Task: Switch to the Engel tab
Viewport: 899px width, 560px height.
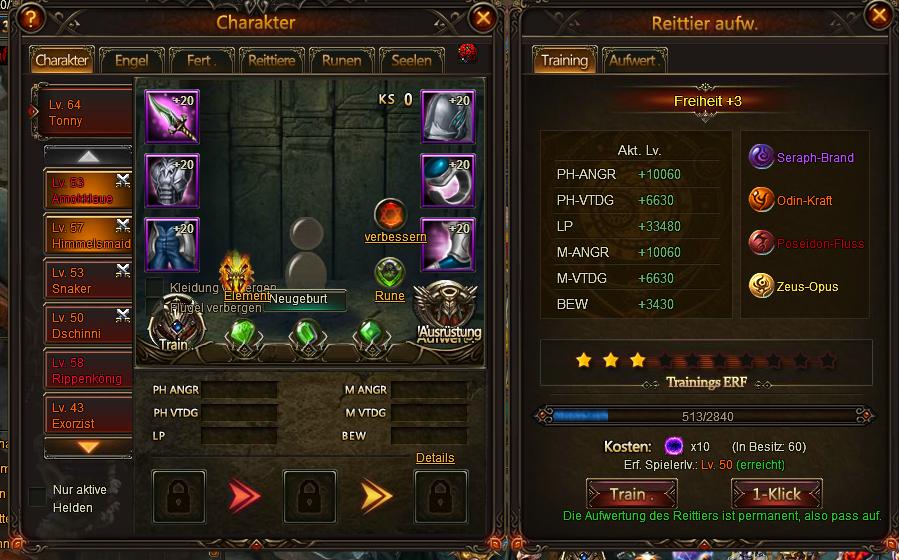Action: [x=131, y=60]
